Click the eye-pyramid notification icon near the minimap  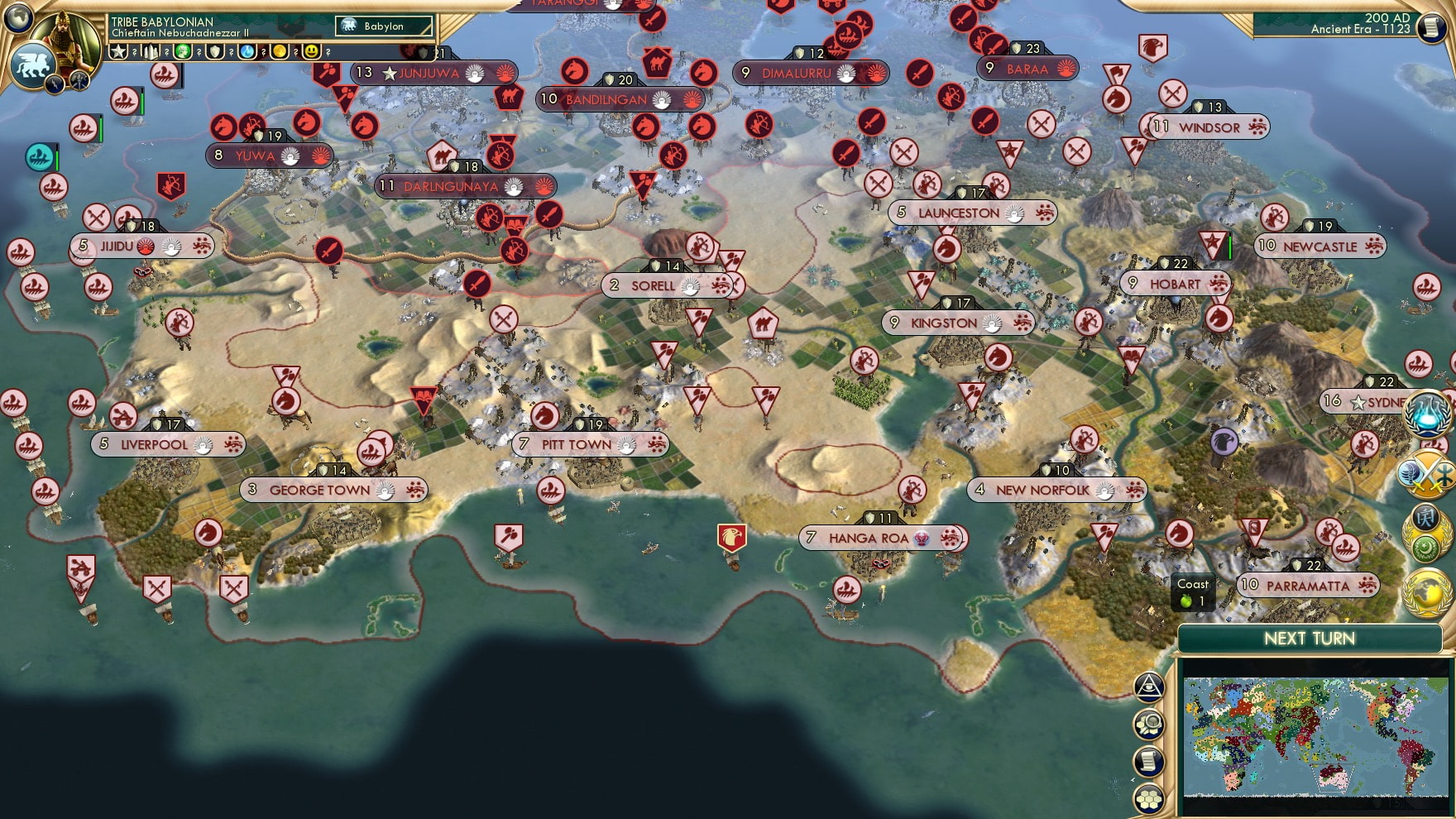(1148, 686)
